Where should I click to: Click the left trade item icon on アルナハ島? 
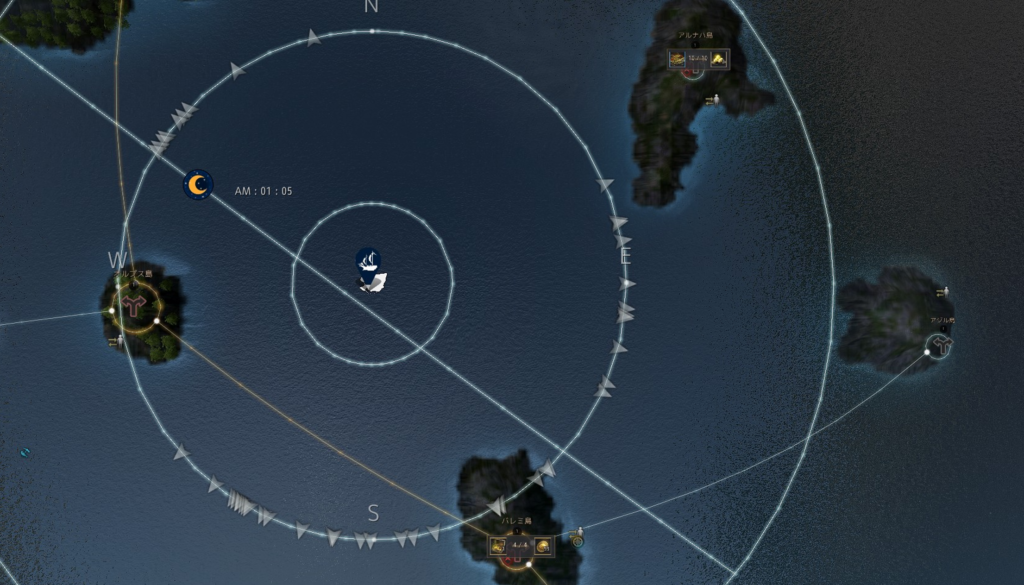[677, 60]
